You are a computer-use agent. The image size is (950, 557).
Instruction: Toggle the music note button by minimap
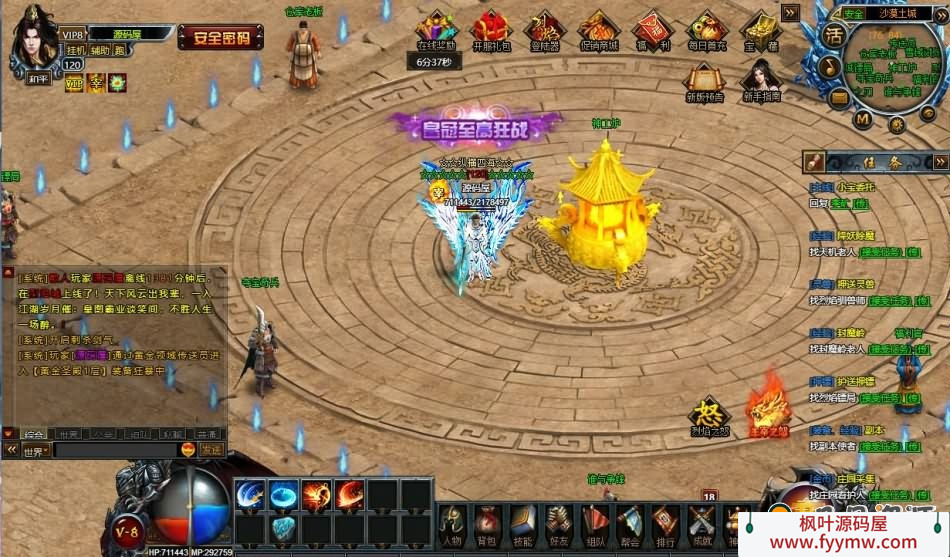[x=830, y=66]
